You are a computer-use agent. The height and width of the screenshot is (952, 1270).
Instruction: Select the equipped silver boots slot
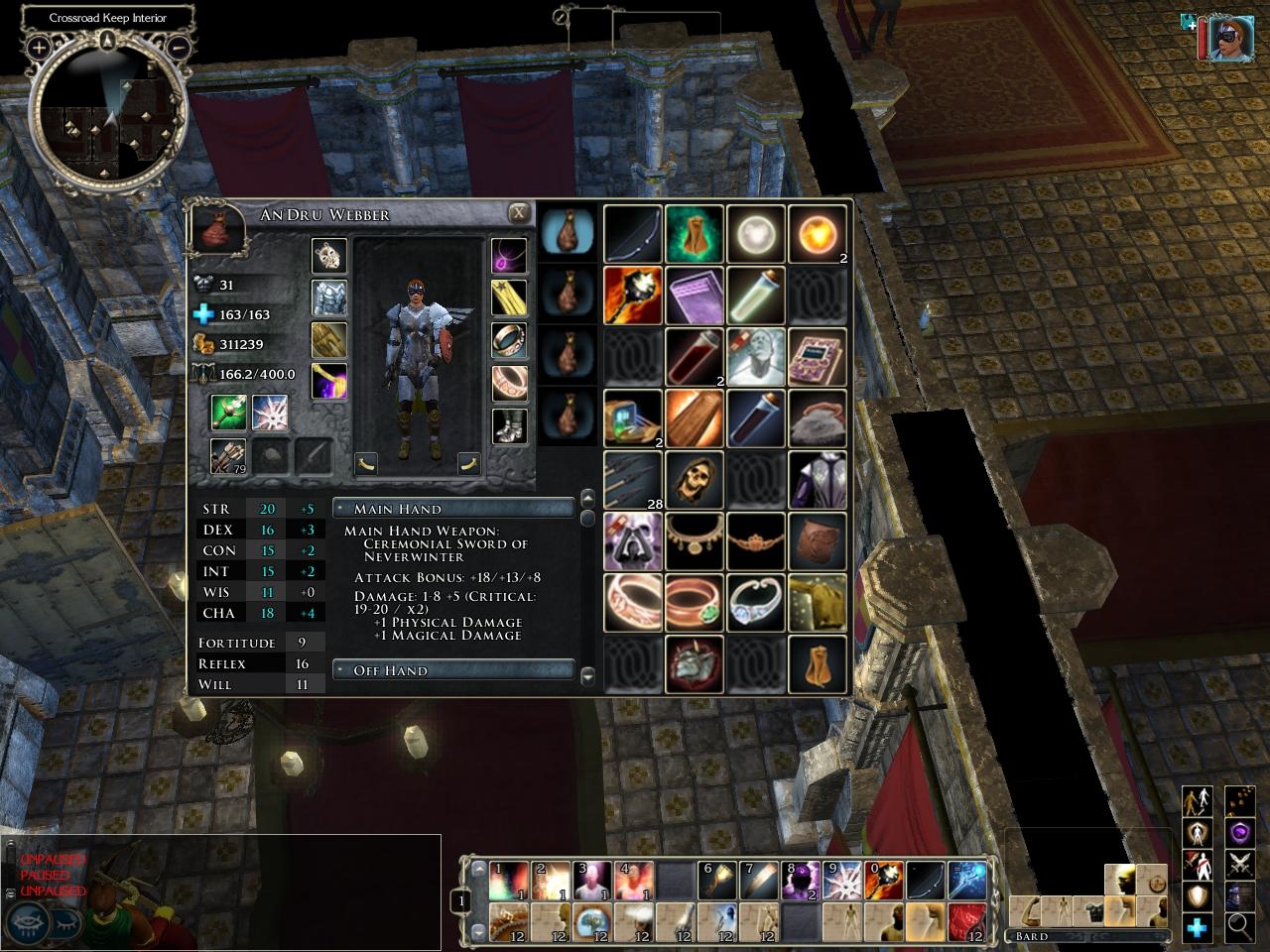tap(510, 427)
